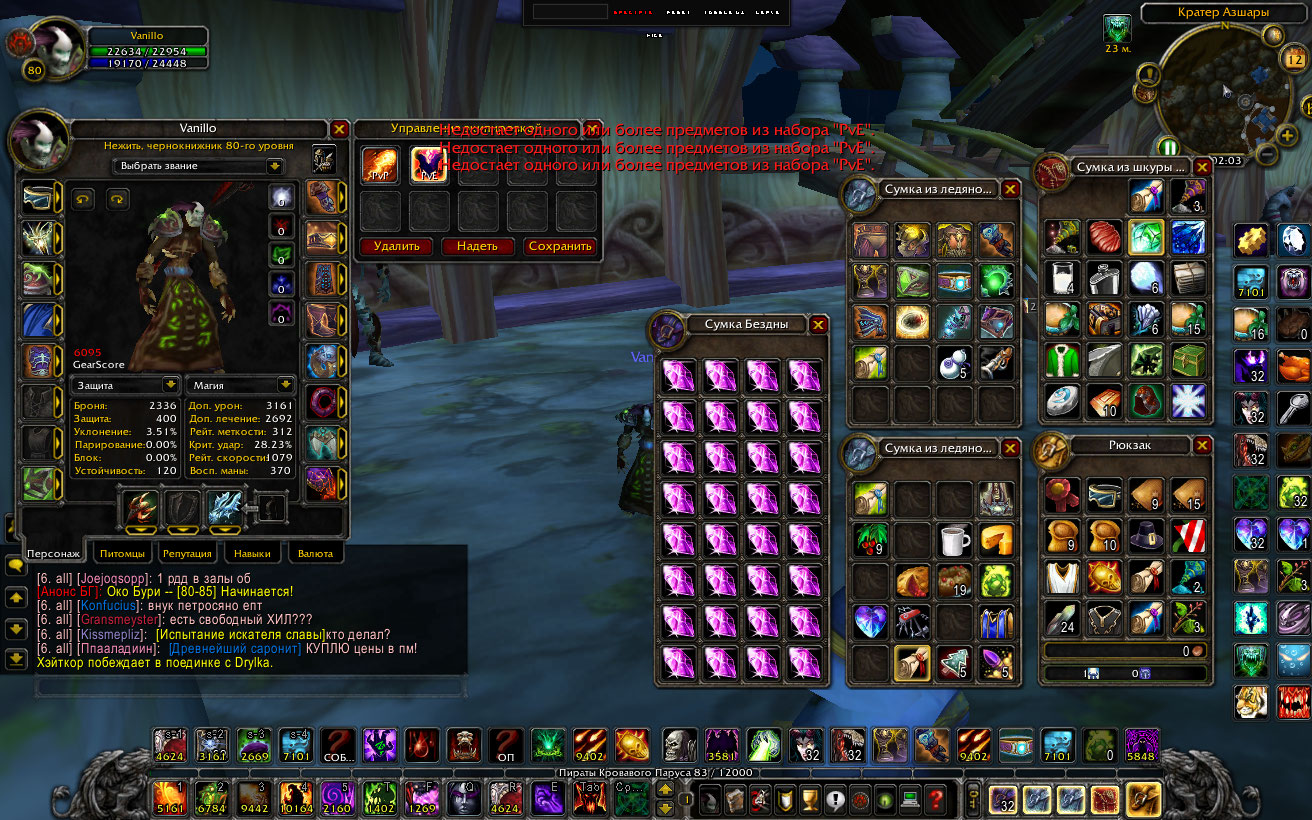Select the PvE equipment set icon

click(x=429, y=165)
